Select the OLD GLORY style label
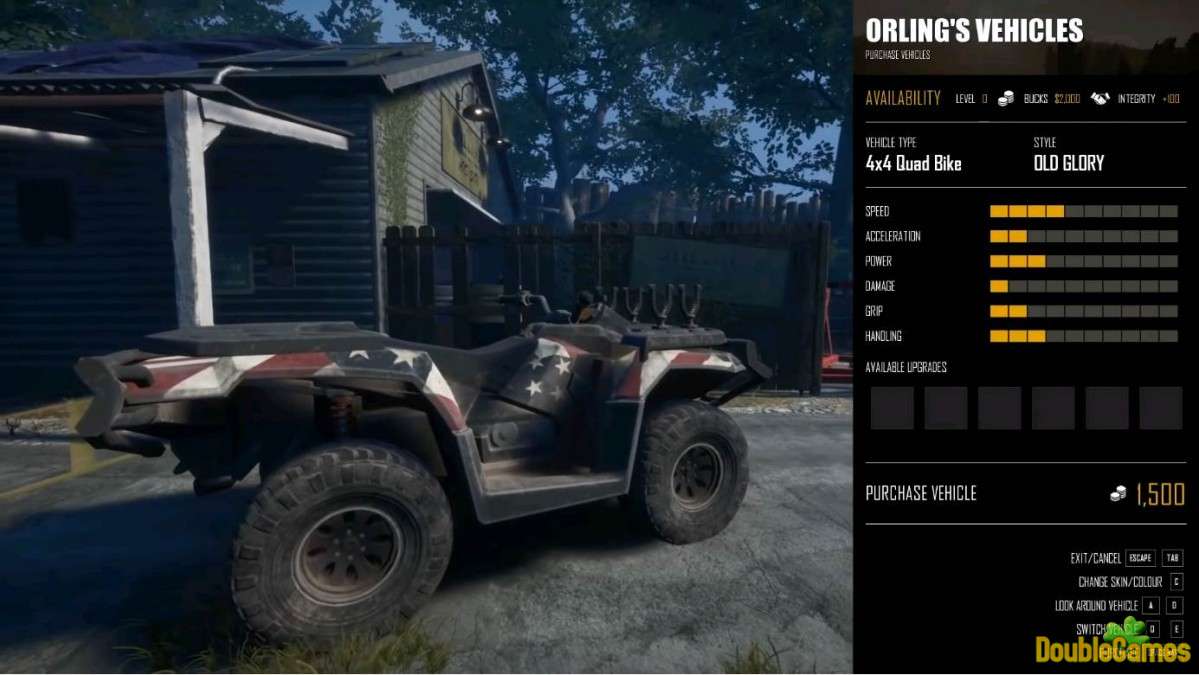1199x675 pixels. click(x=1068, y=164)
